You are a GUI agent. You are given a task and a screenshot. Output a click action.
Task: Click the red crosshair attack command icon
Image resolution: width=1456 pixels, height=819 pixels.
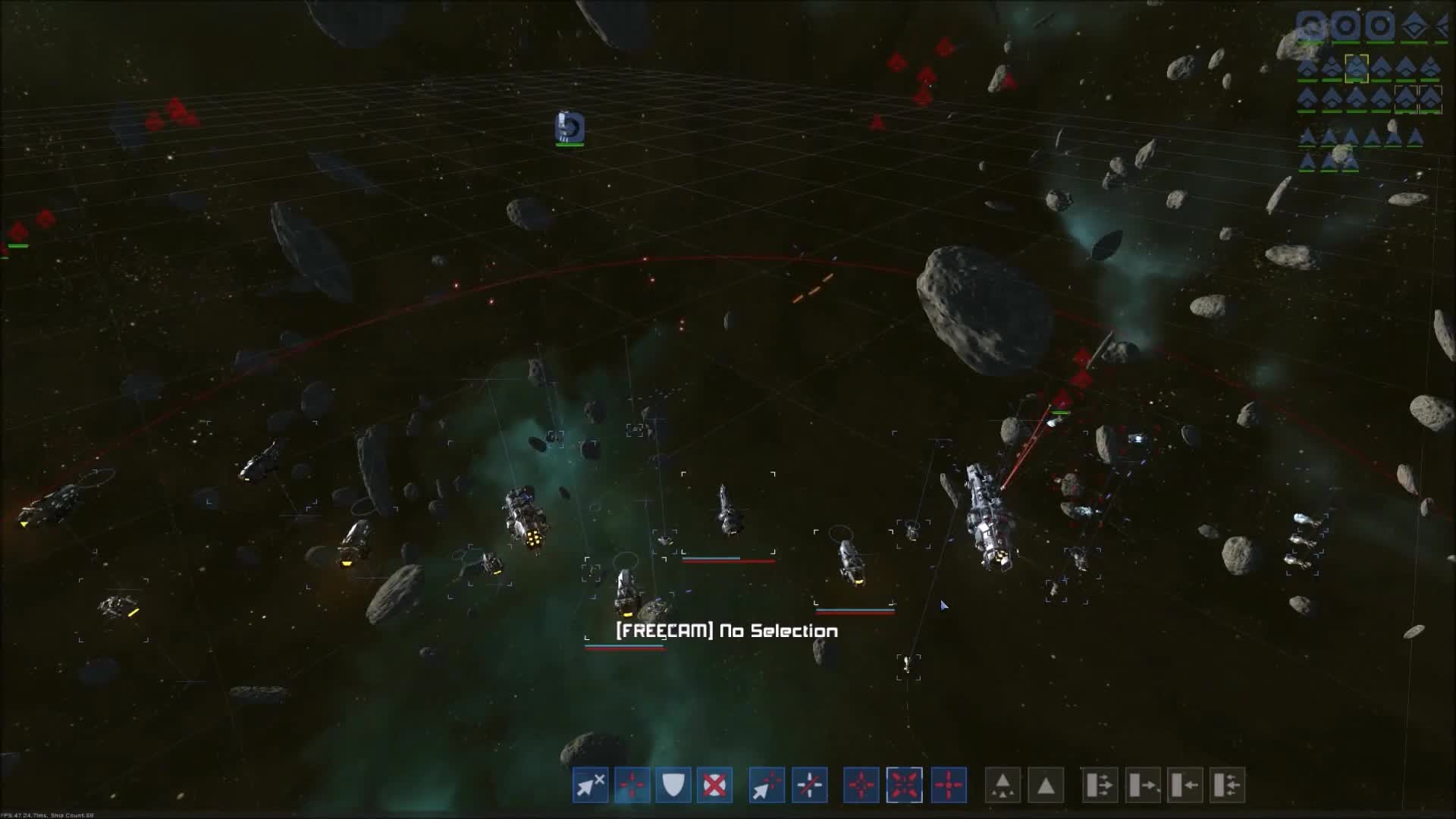tap(630, 786)
